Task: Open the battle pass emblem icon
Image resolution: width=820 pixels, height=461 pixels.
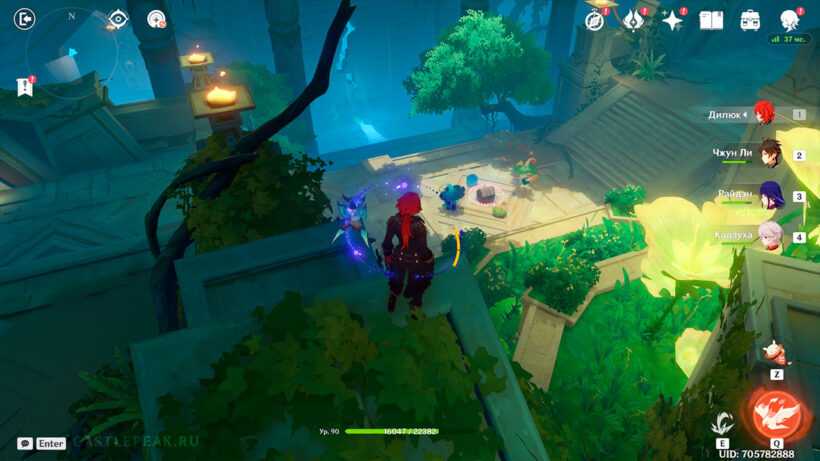Action: coord(634,20)
